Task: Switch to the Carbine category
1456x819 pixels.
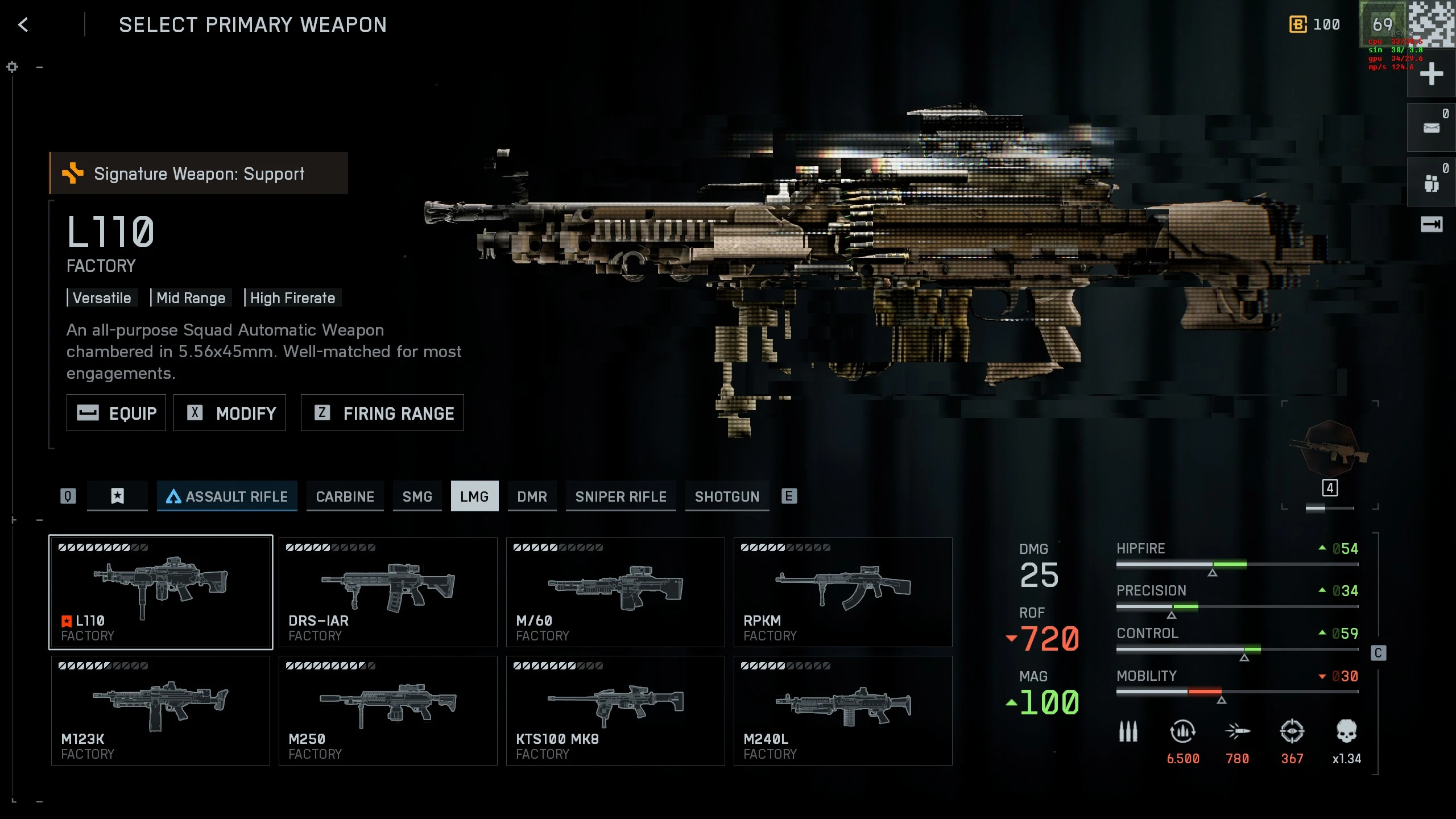Action: (x=345, y=497)
